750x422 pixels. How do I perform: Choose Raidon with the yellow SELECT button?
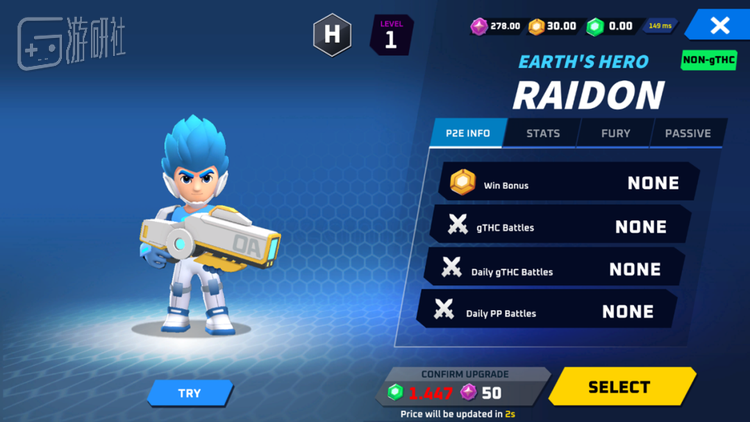[x=620, y=387]
